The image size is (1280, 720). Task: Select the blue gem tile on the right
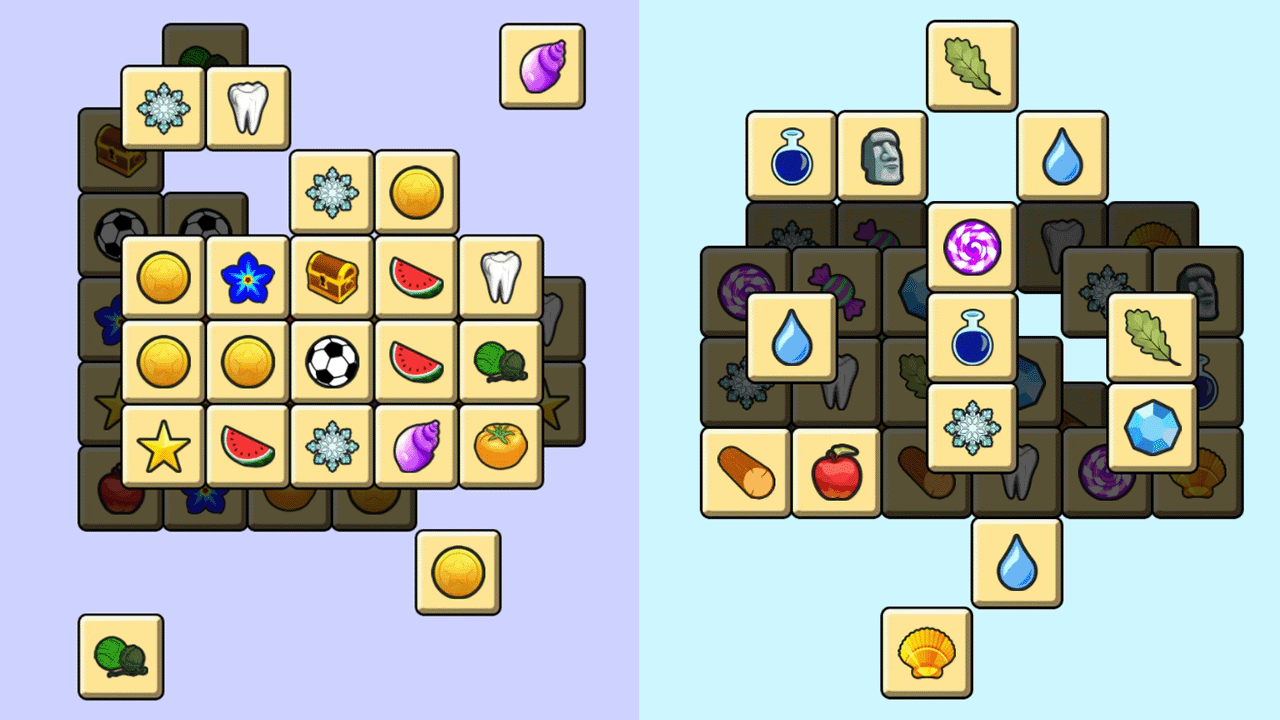click(x=1151, y=429)
